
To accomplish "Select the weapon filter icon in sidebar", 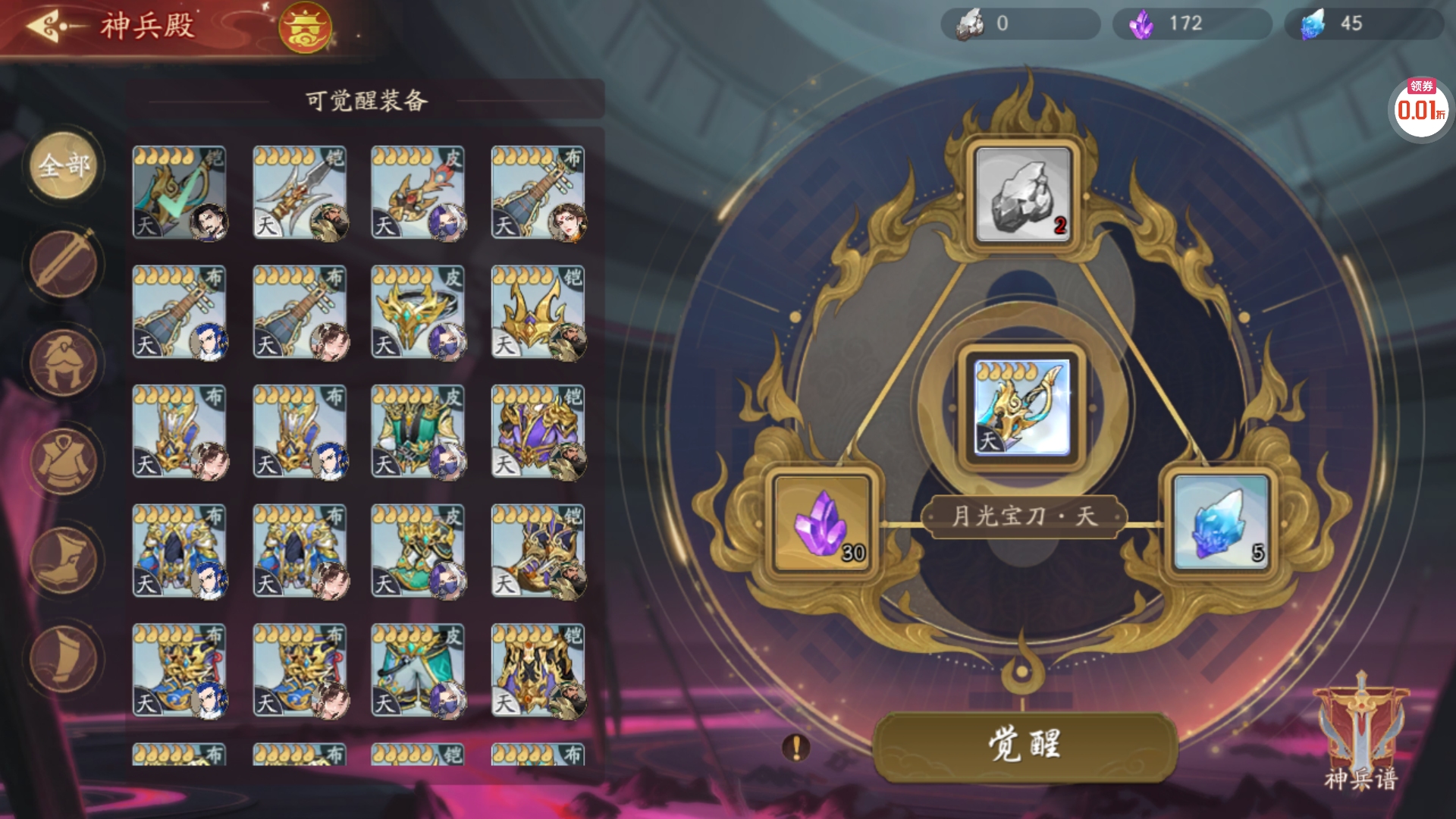I will pyautogui.click(x=63, y=264).
